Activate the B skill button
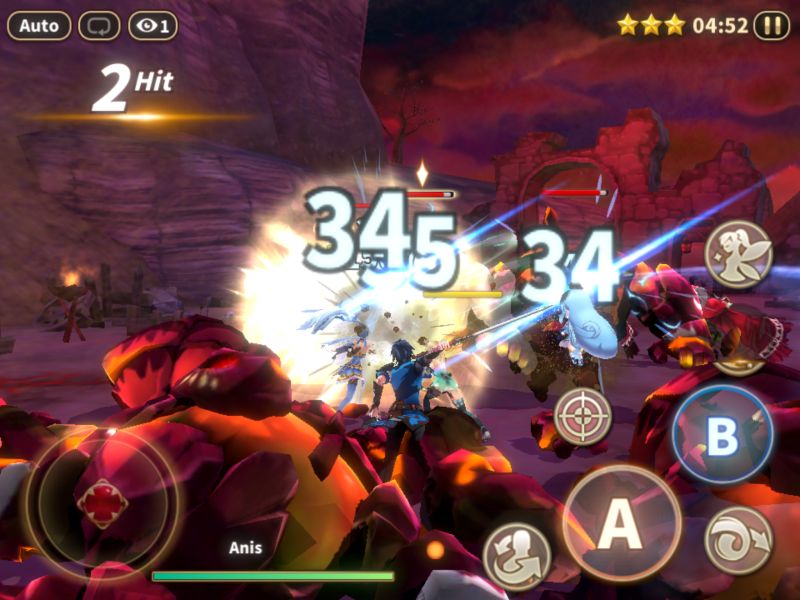 tap(722, 436)
